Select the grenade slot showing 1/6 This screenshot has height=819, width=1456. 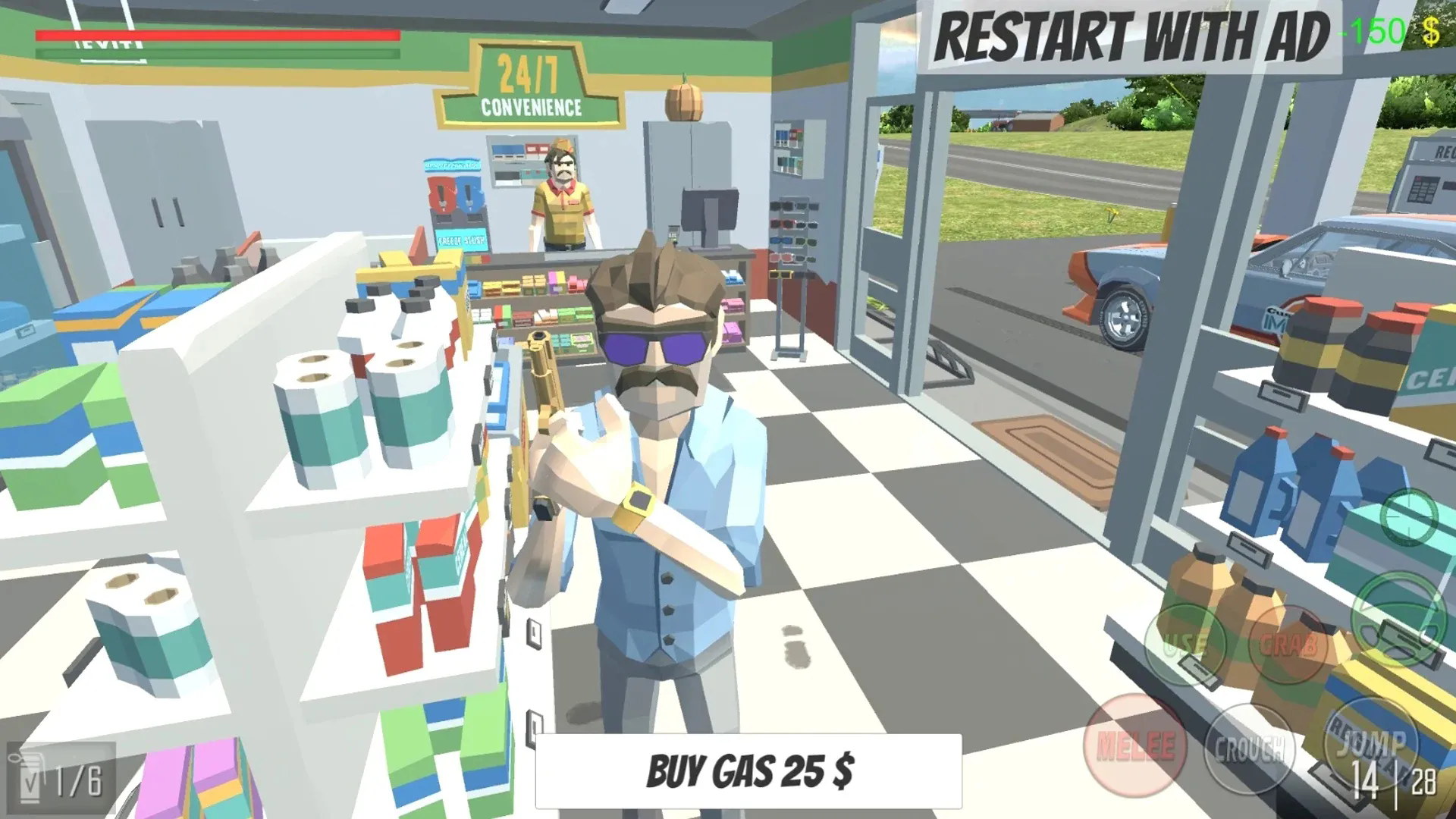[61, 779]
